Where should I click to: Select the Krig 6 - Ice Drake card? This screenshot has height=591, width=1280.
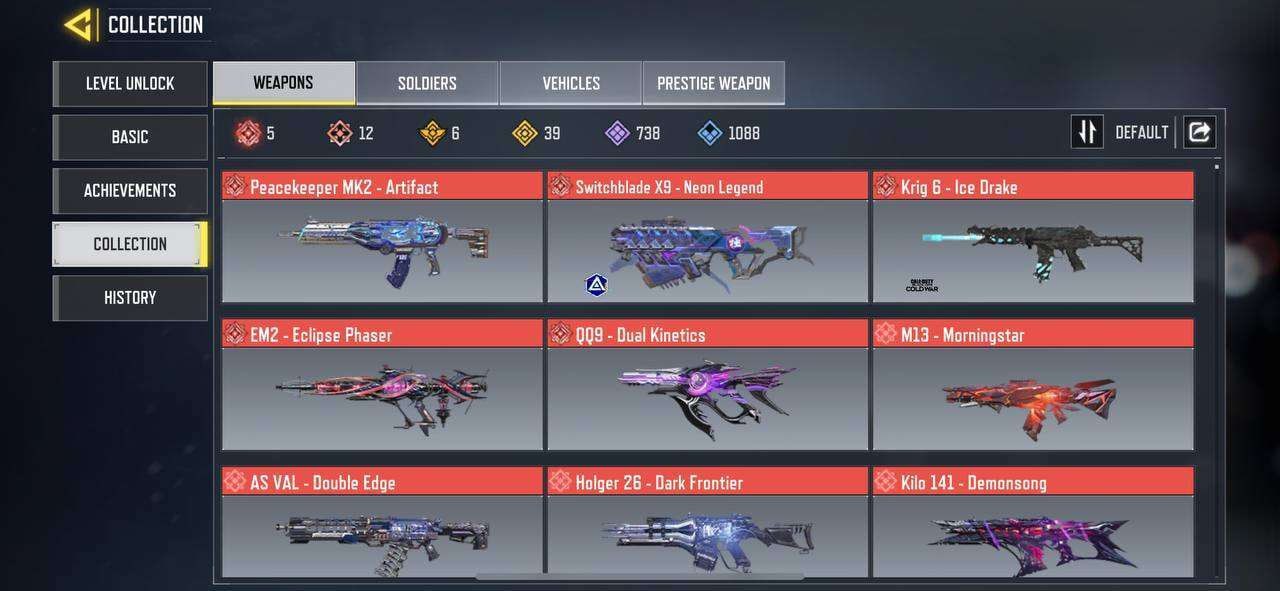(x=1033, y=238)
